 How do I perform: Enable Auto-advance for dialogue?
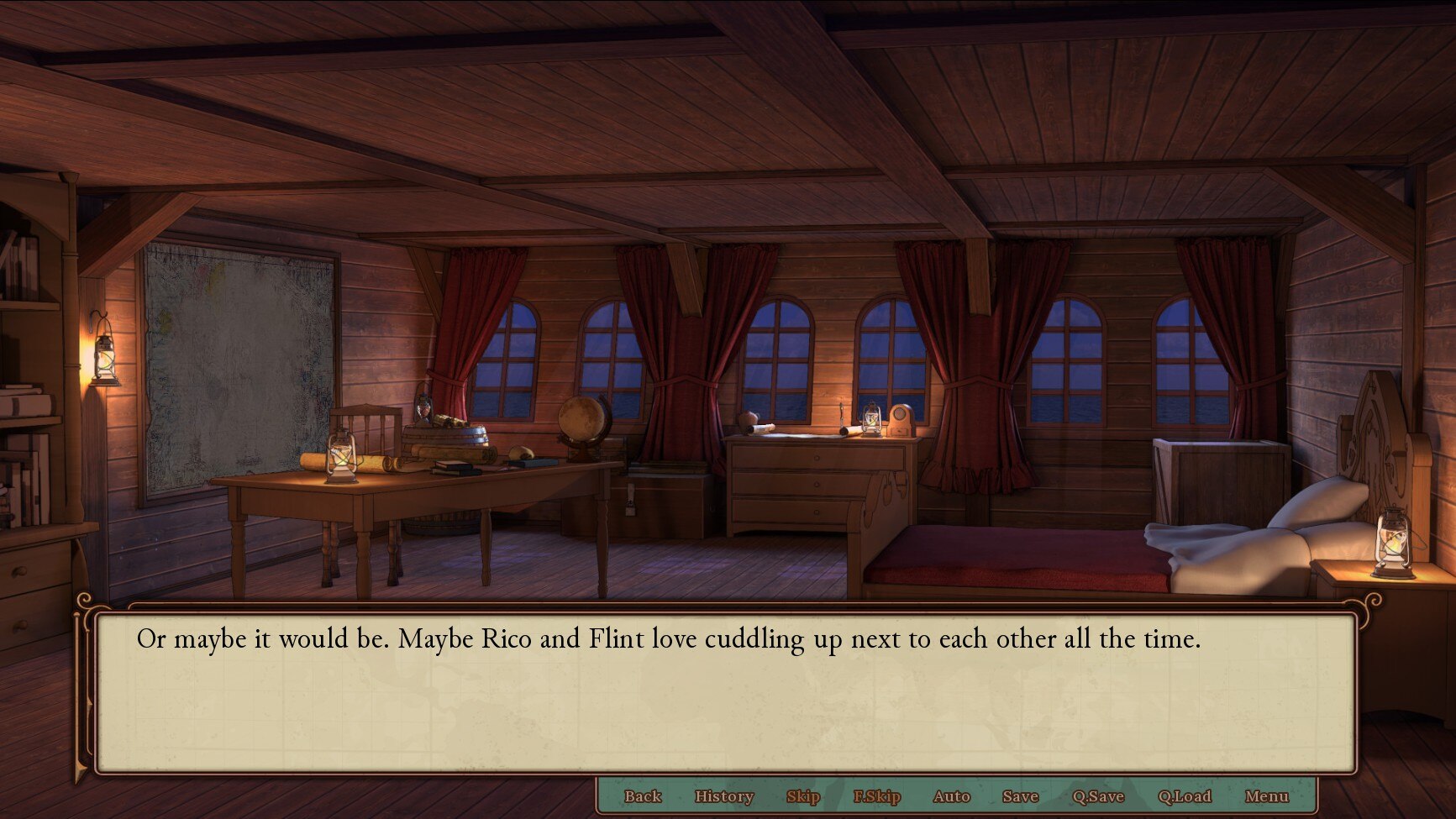951,796
